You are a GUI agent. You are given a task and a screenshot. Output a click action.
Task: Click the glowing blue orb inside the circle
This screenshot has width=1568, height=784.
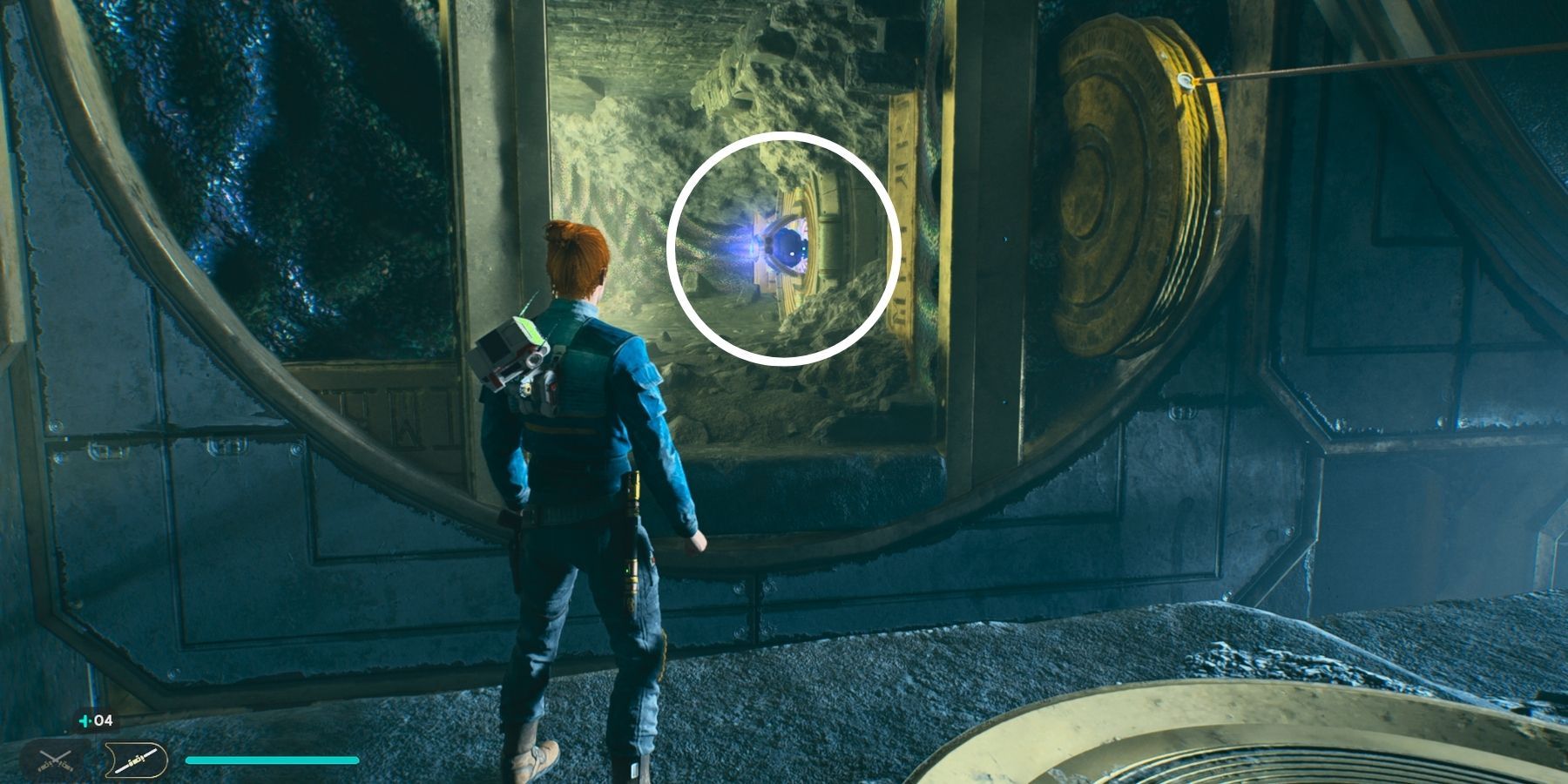click(782, 246)
